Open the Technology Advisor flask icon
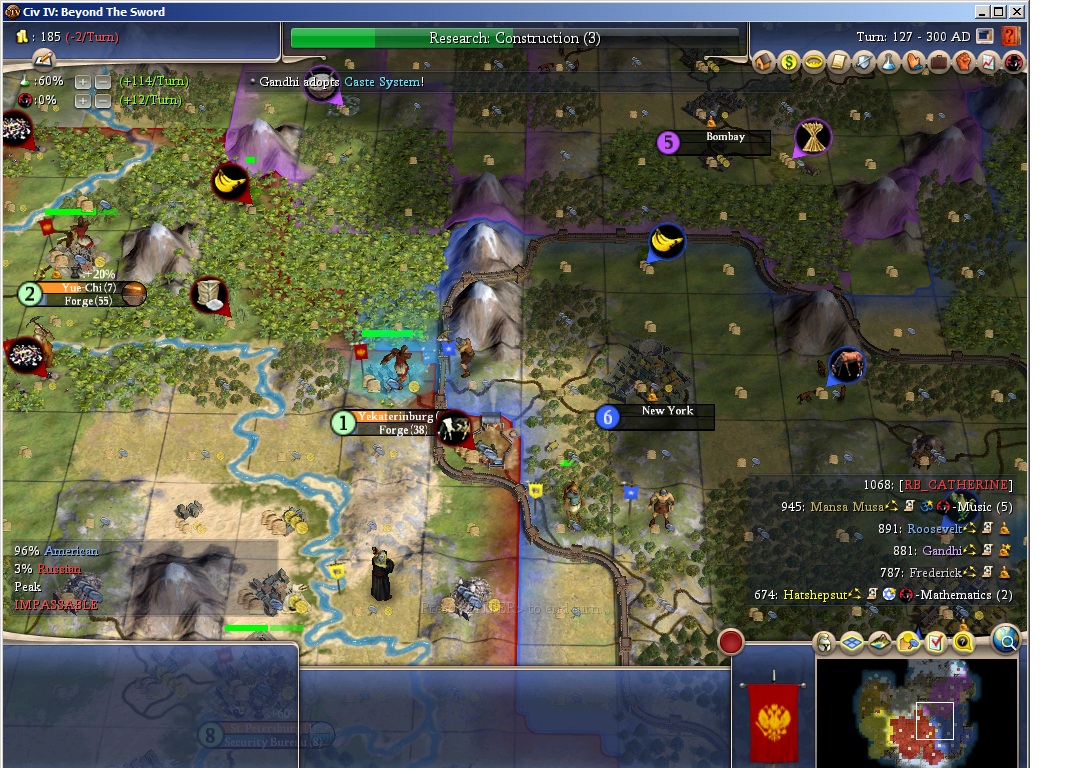This screenshot has width=1075, height=775. [889, 62]
